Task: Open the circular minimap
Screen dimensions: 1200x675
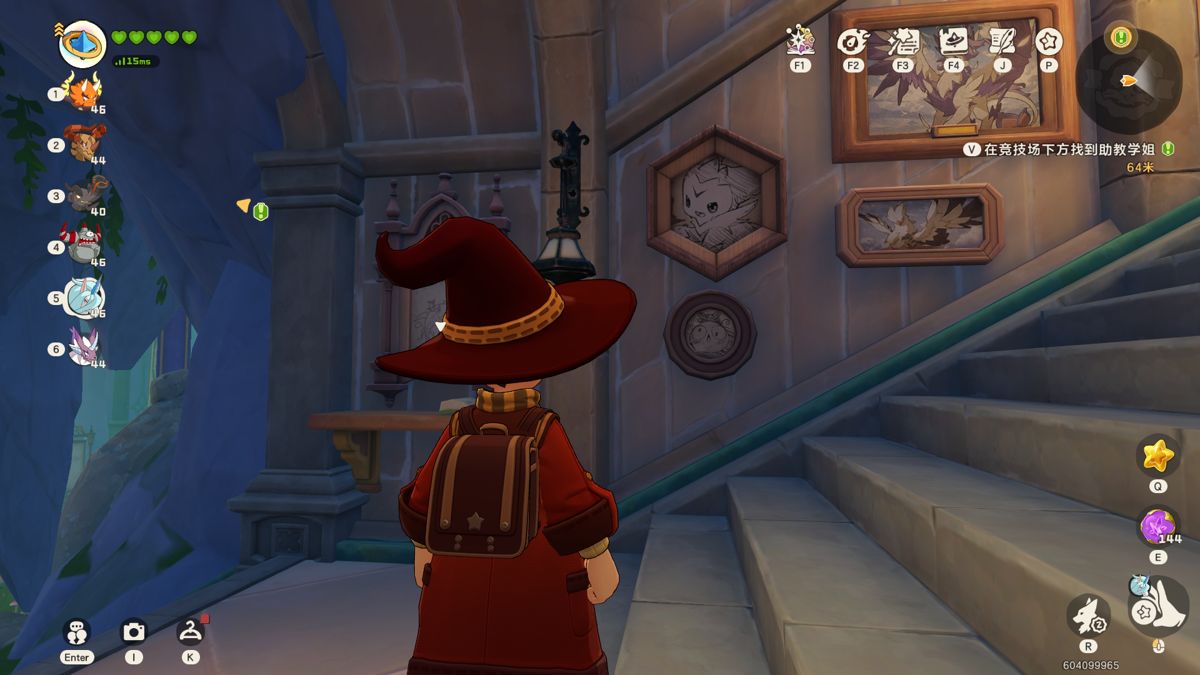Action: pos(1130,80)
